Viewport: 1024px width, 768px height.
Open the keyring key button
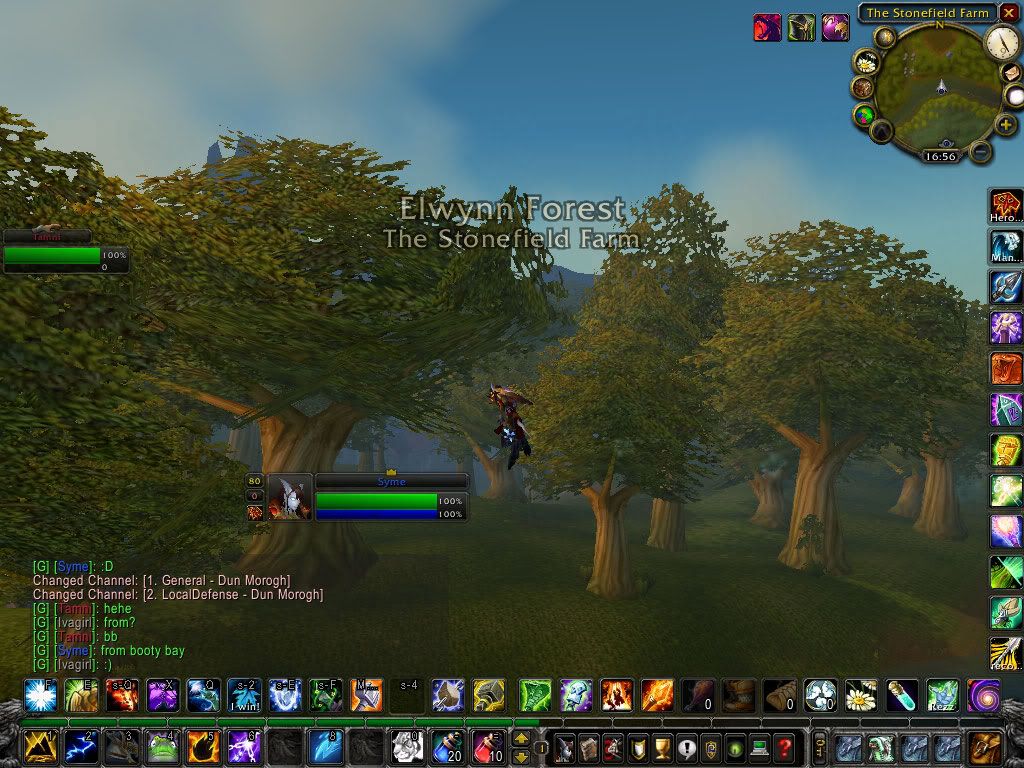click(x=819, y=747)
